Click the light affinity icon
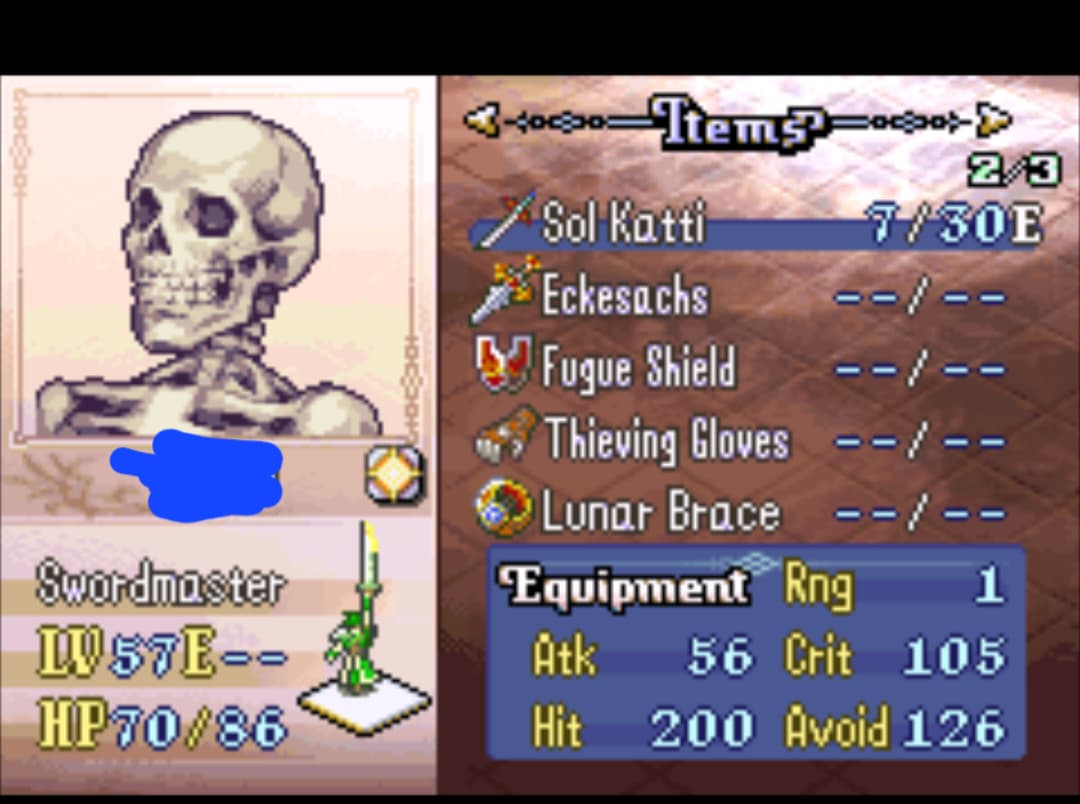The height and width of the screenshot is (804, 1080). (393, 473)
